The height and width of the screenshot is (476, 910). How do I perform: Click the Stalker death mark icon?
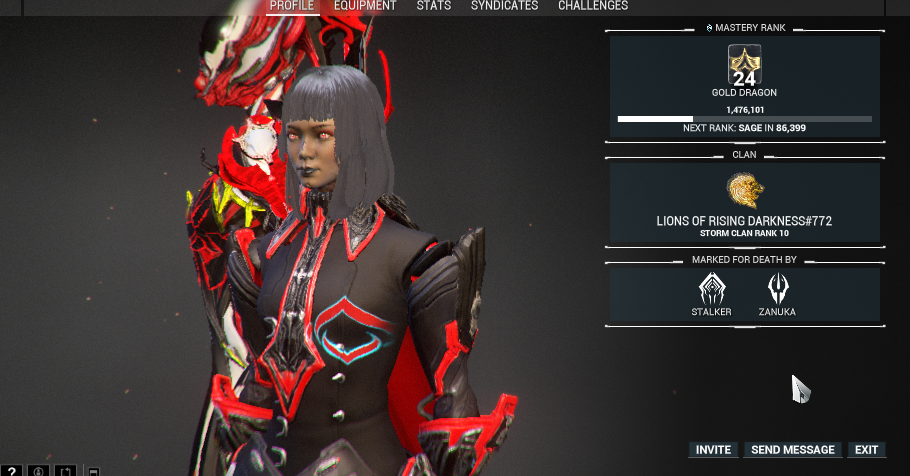712,289
